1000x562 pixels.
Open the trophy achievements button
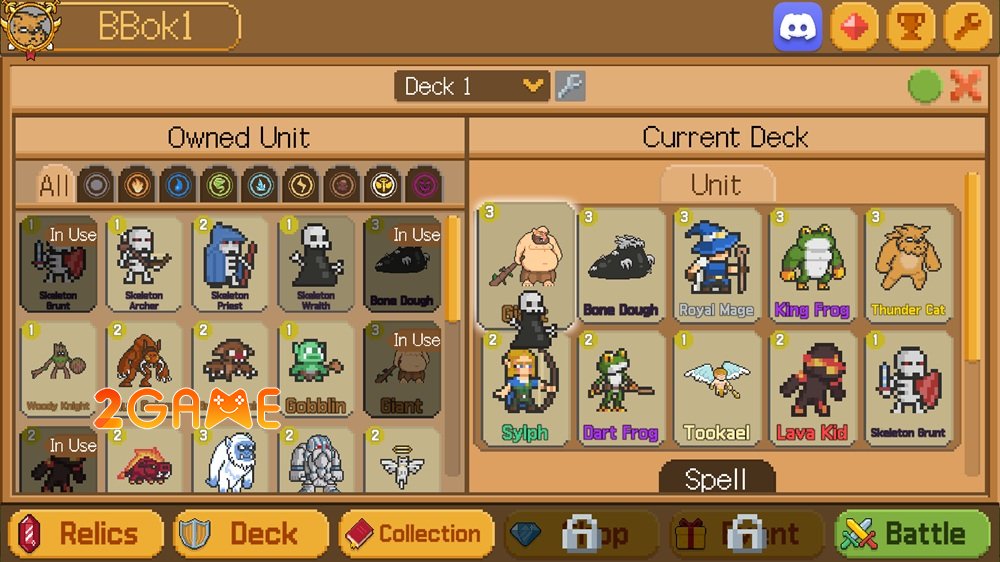pos(910,27)
